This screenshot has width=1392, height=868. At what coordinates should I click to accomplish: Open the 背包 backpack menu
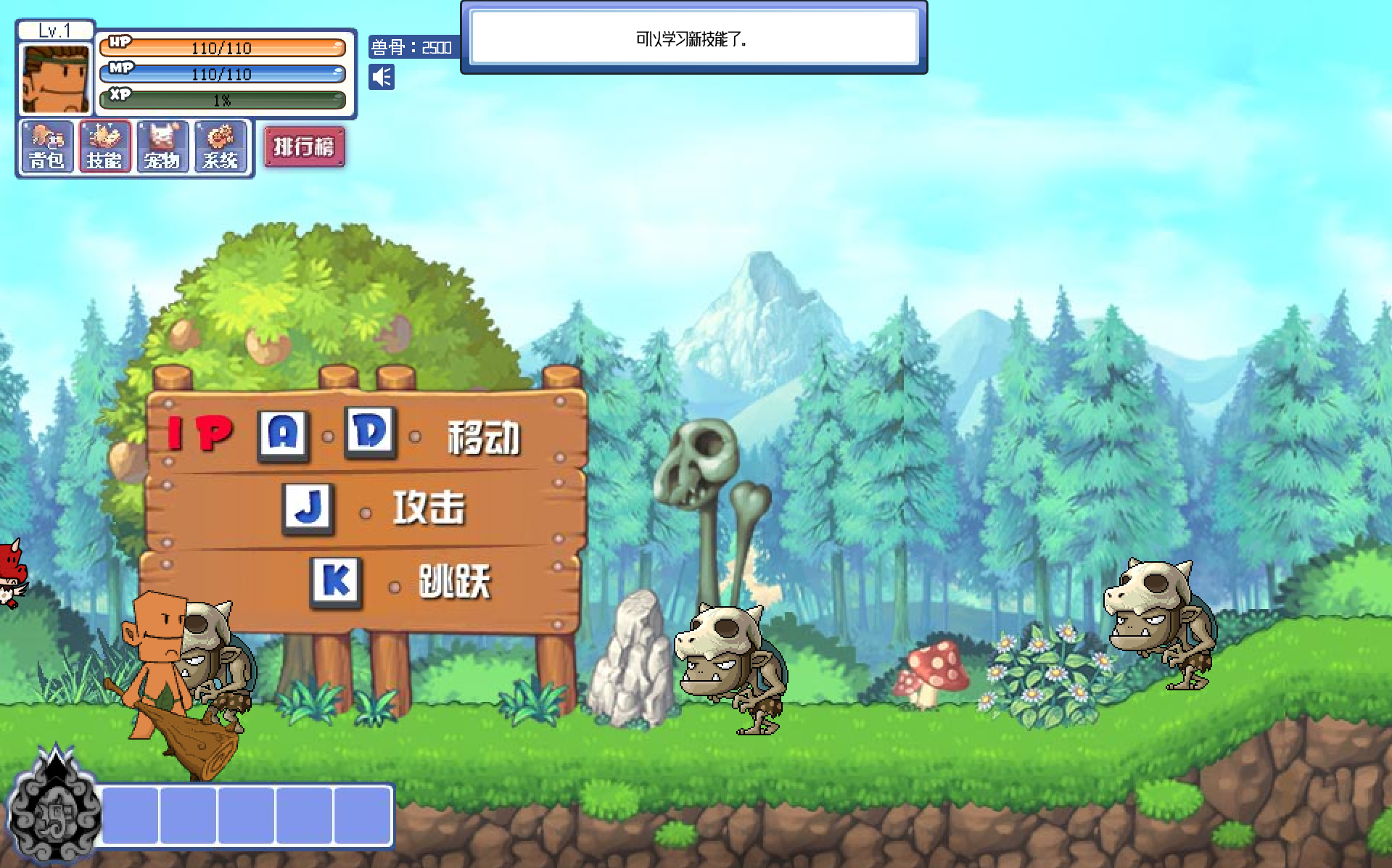click(x=47, y=147)
